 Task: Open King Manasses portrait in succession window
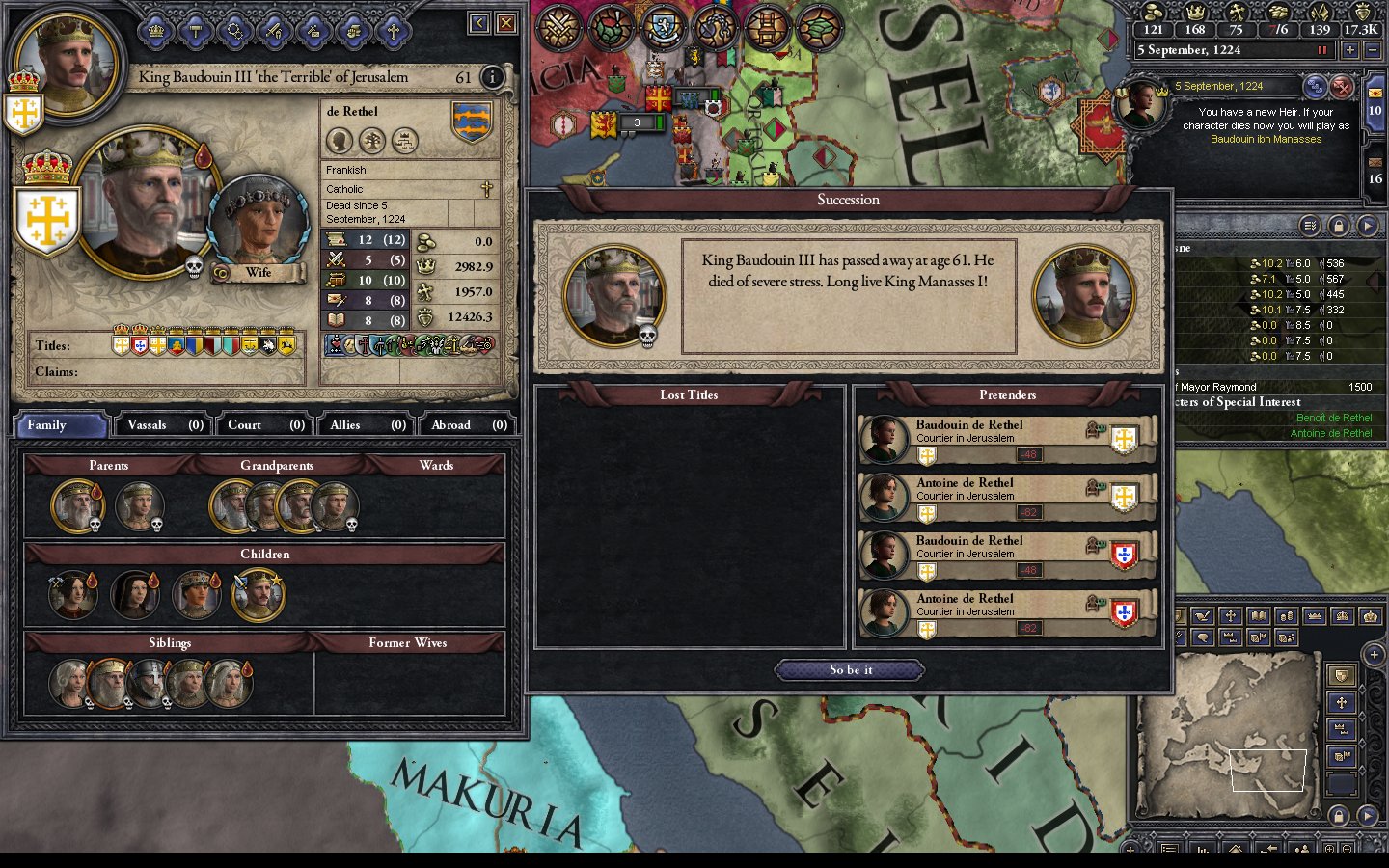pos(1082,296)
